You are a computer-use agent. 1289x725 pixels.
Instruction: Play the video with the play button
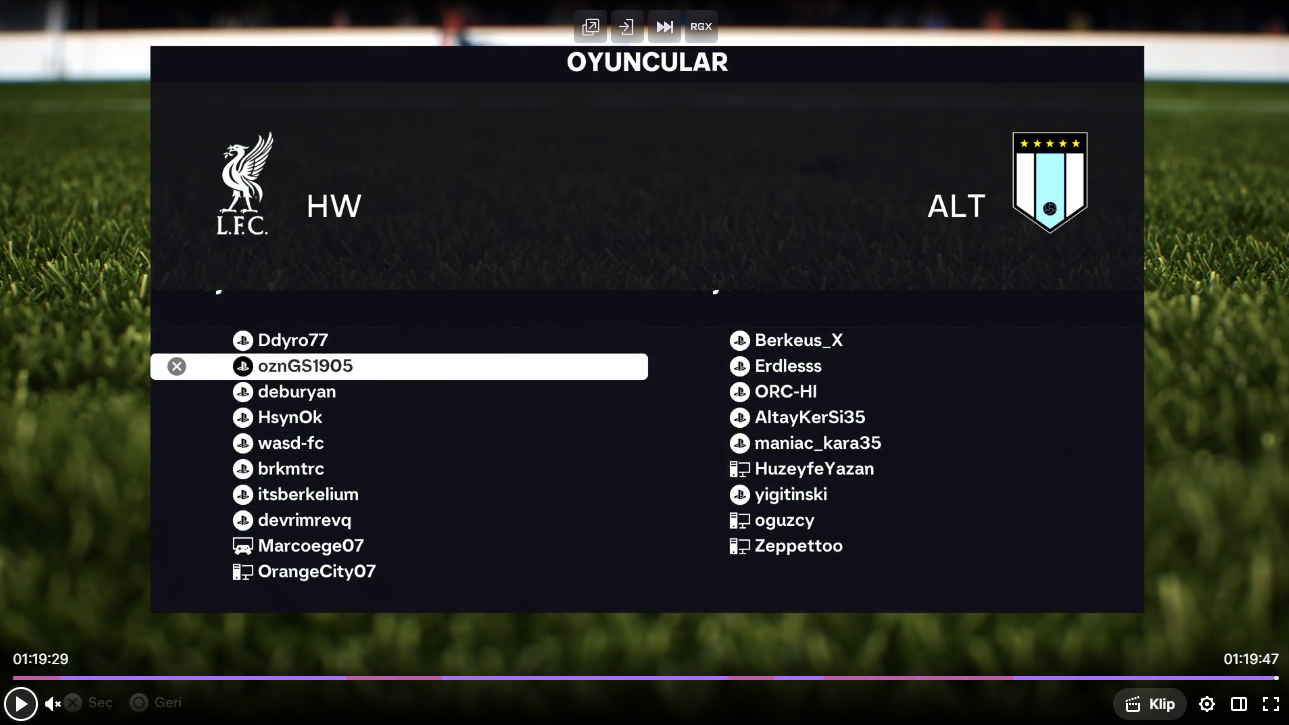[20, 704]
